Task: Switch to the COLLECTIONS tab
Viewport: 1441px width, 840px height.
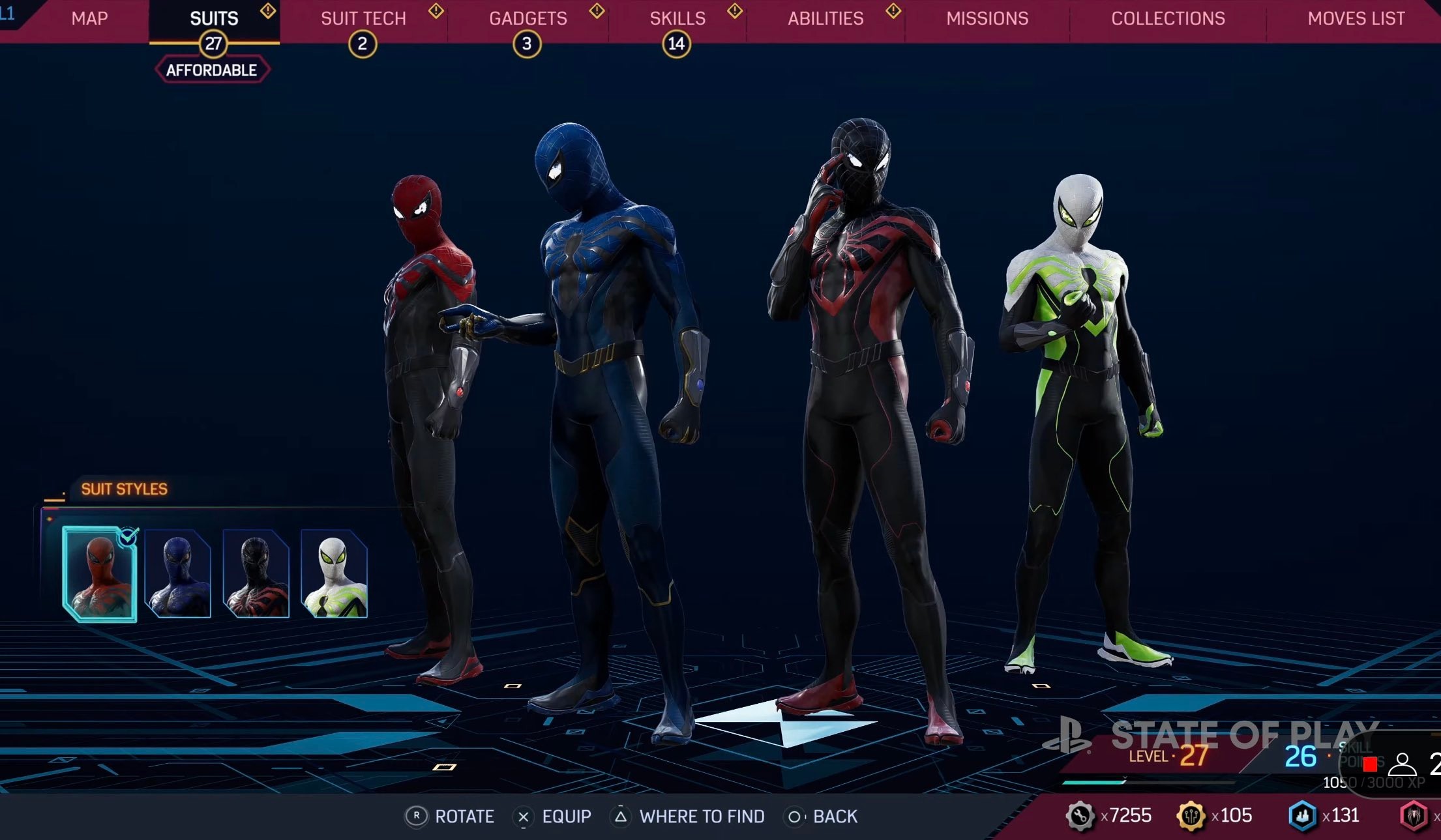Action: (x=1167, y=18)
